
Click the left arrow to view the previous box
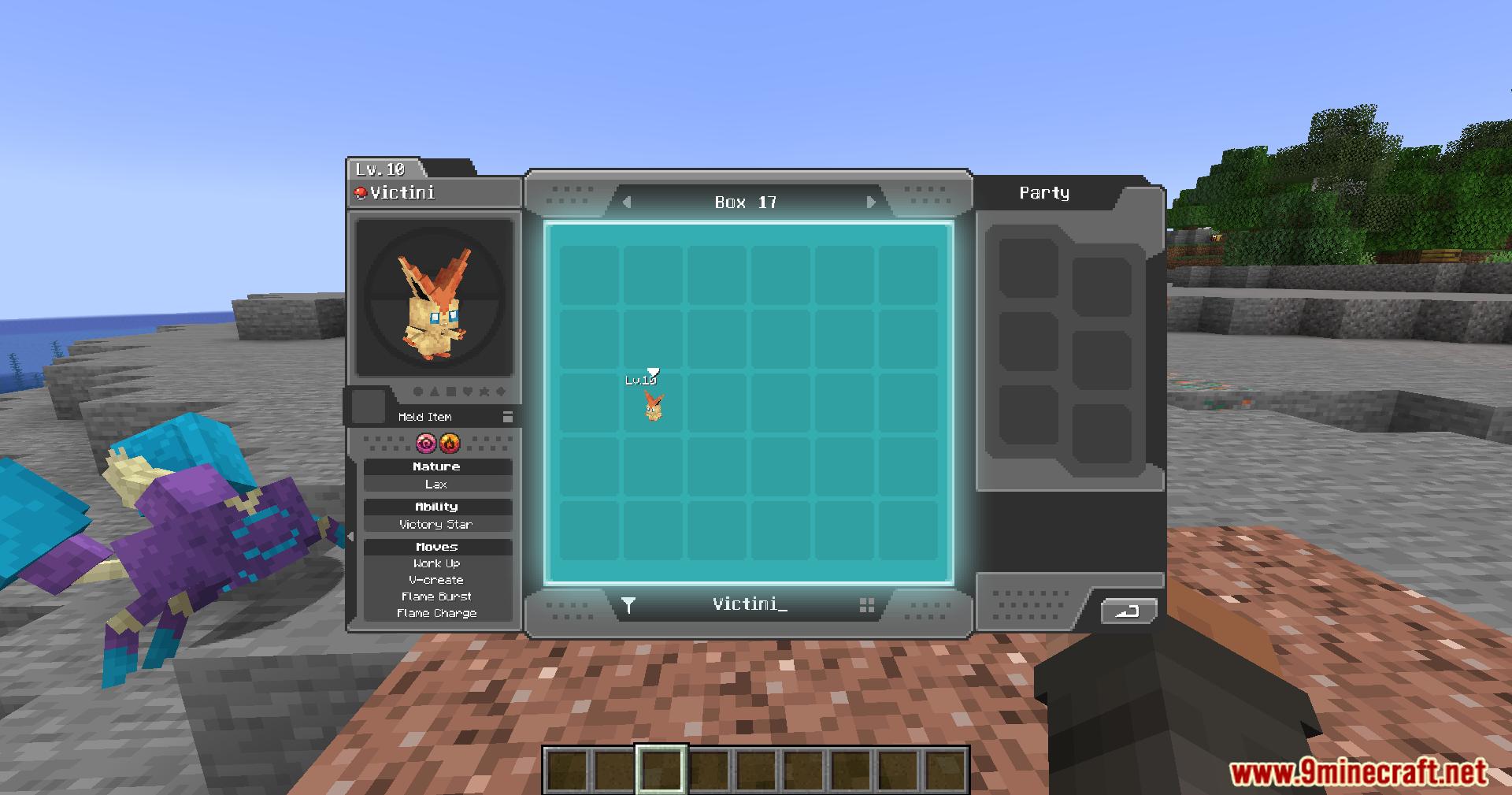tap(625, 202)
